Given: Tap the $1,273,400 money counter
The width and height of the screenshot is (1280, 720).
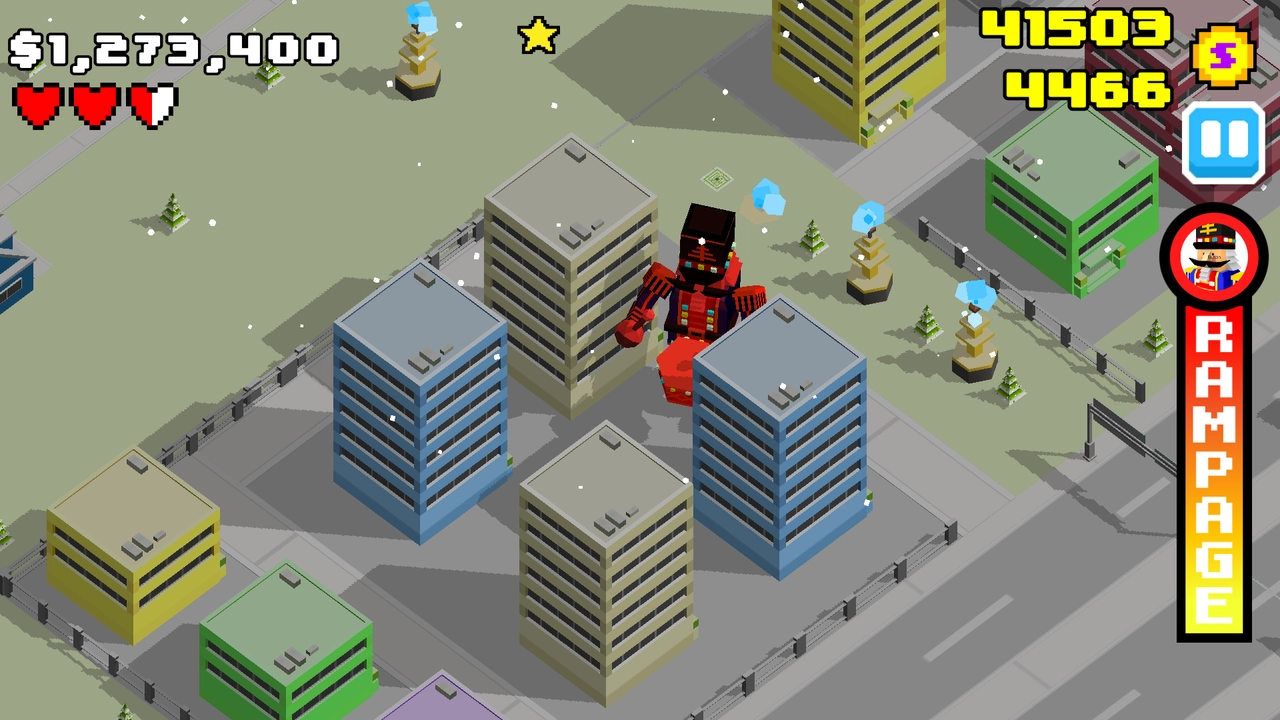Looking at the screenshot, I should click(172, 44).
